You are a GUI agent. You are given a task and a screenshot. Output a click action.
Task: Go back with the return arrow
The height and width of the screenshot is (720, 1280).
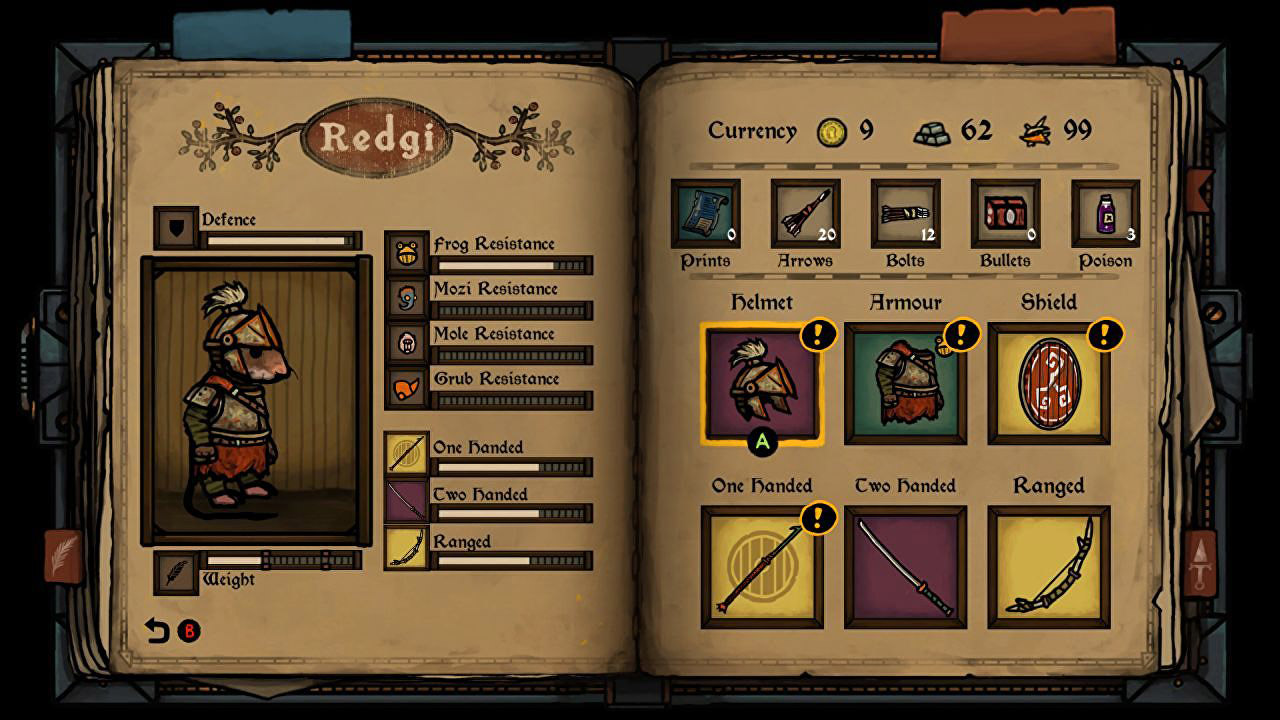click(158, 631)
